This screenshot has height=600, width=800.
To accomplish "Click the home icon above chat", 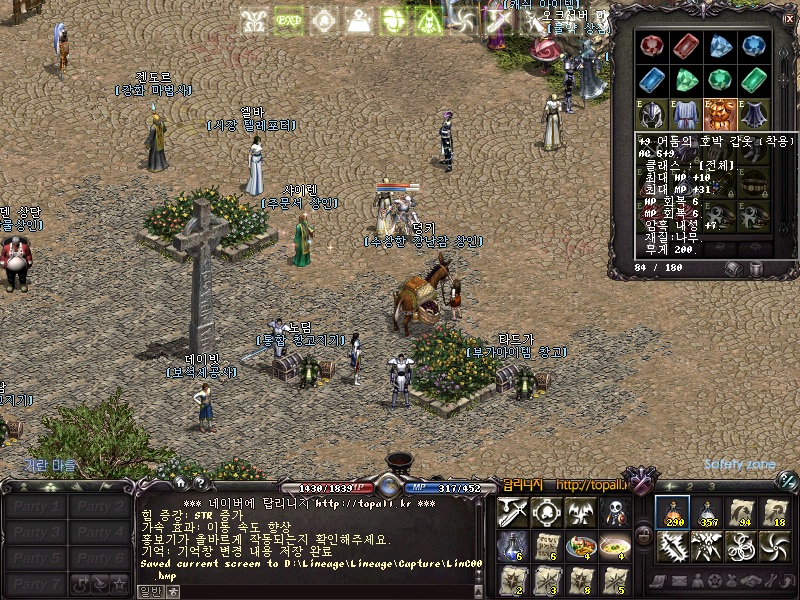I will 181,484.
